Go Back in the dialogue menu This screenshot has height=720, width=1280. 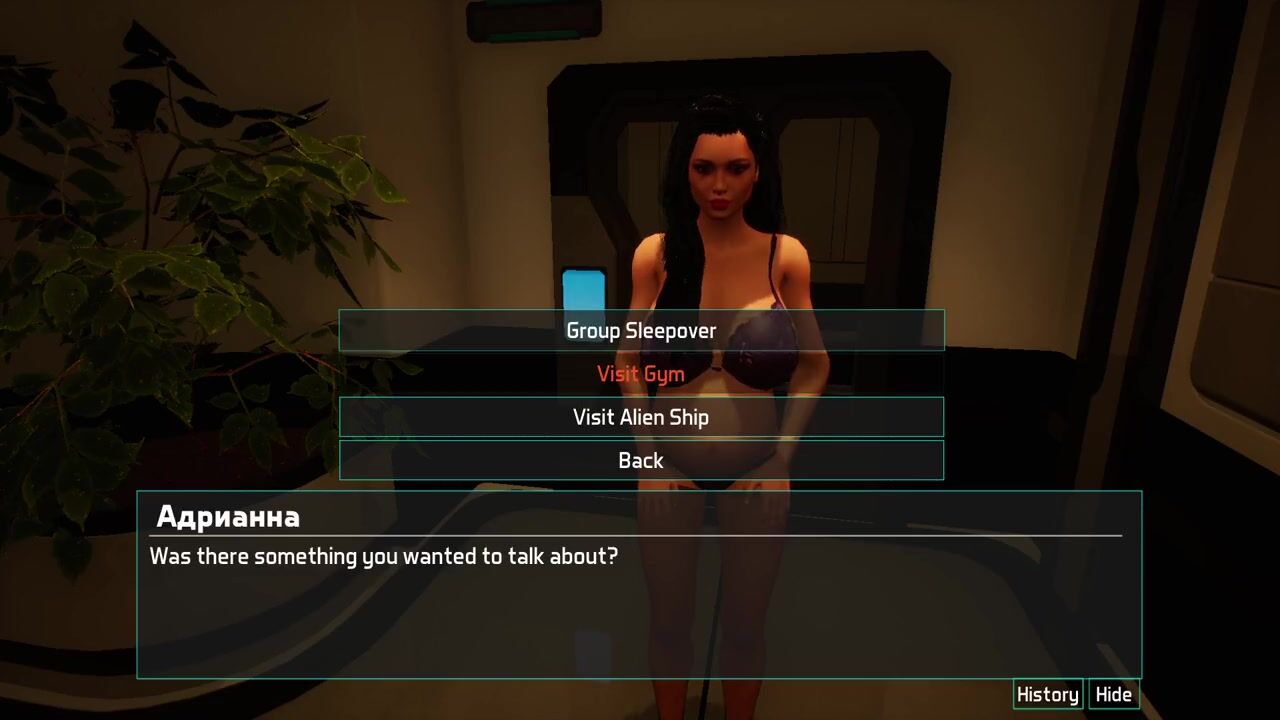tap(641, 460)
